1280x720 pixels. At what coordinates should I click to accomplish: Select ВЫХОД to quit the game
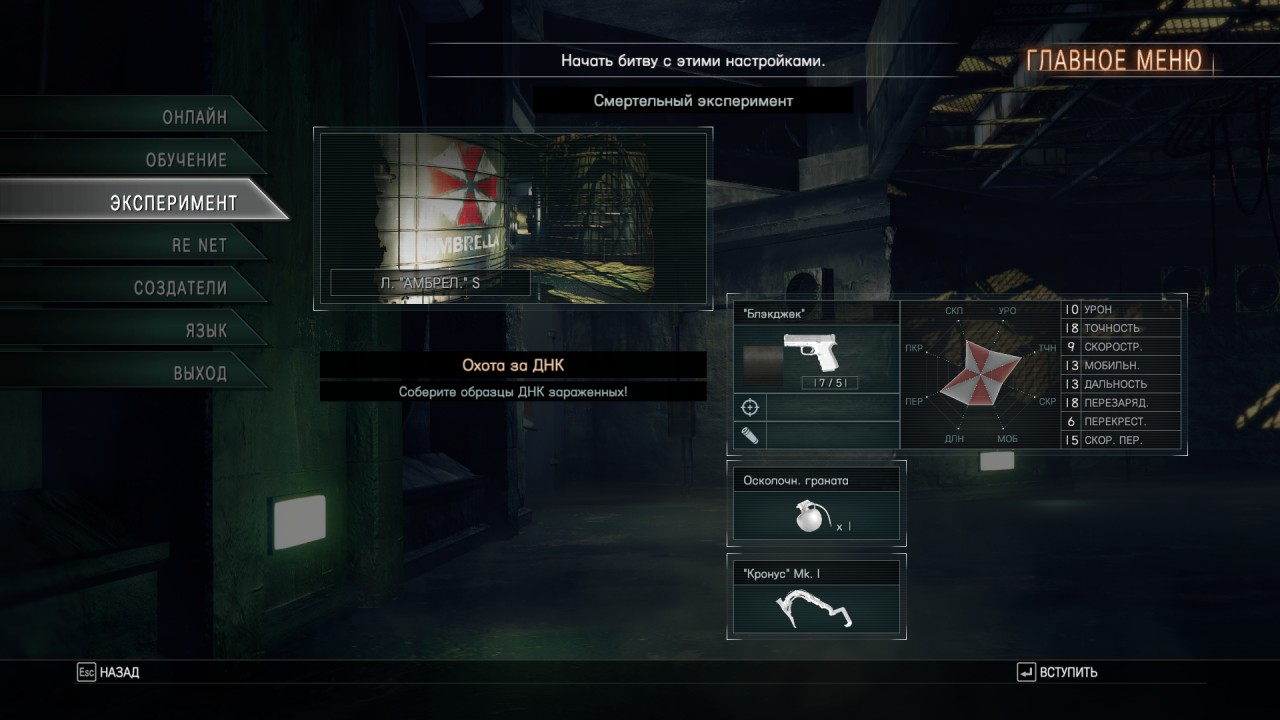(200, 374)
